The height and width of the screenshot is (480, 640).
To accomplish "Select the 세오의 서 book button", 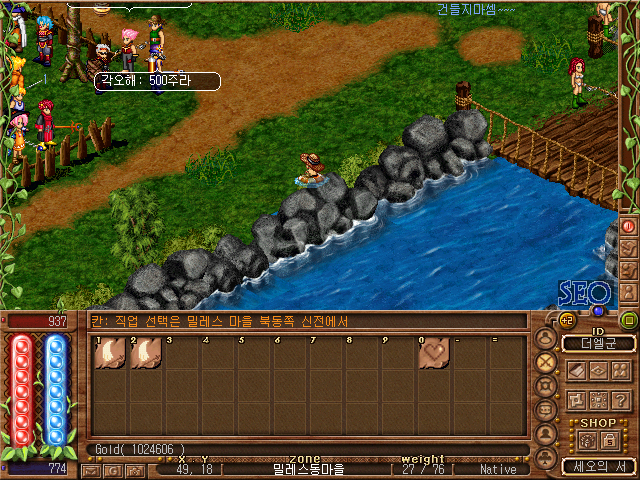I will click(598, 466).
